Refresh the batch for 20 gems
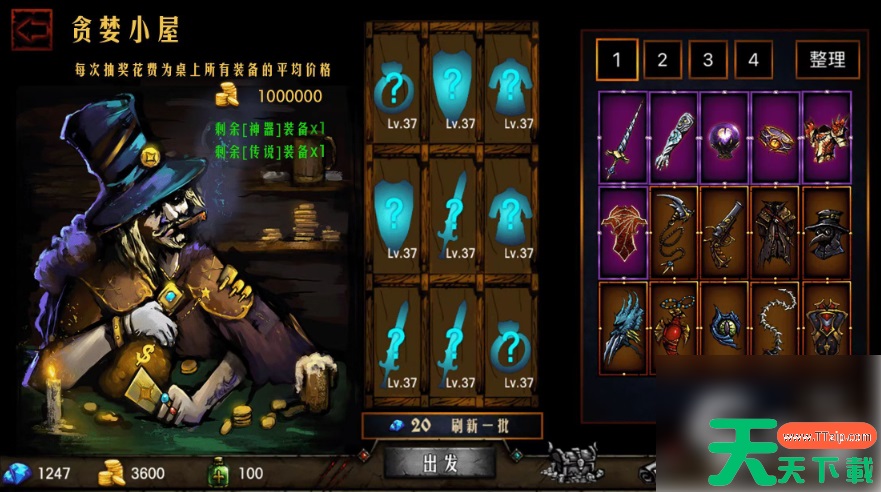Image resolution: width=881 pixels, height=492 pixels. [452, 425]
